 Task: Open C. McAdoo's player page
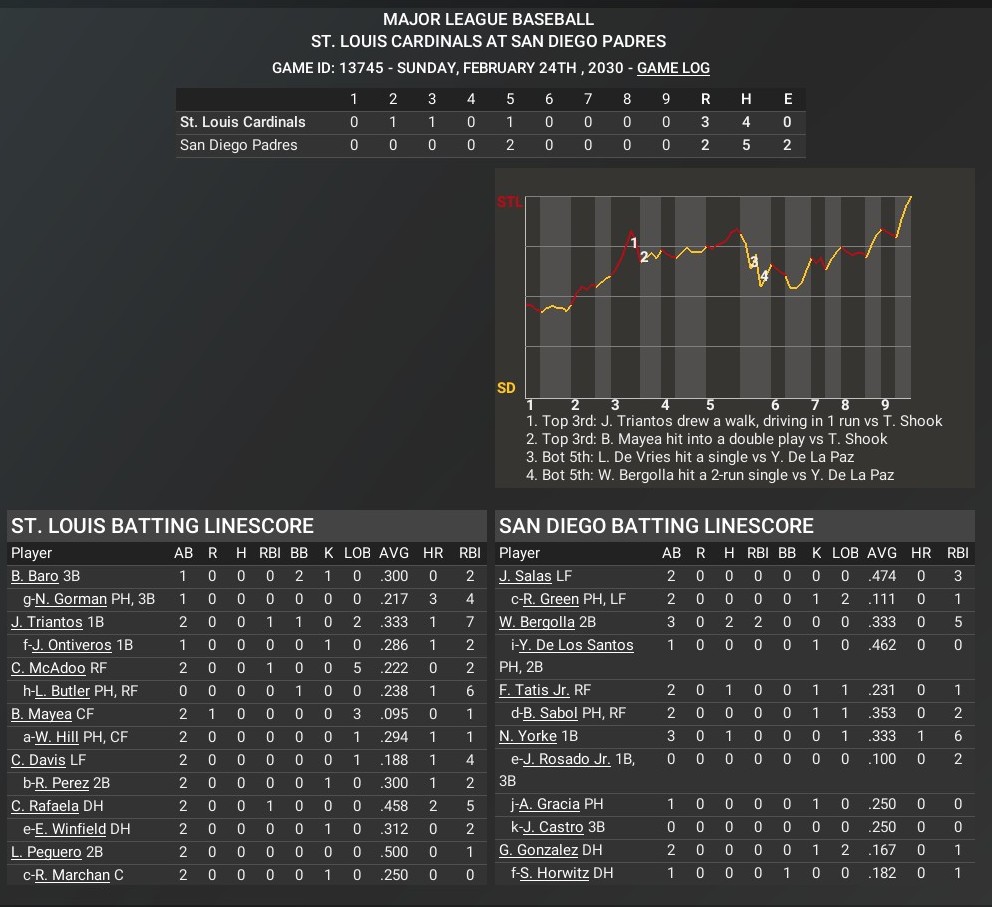coord(48,668)
